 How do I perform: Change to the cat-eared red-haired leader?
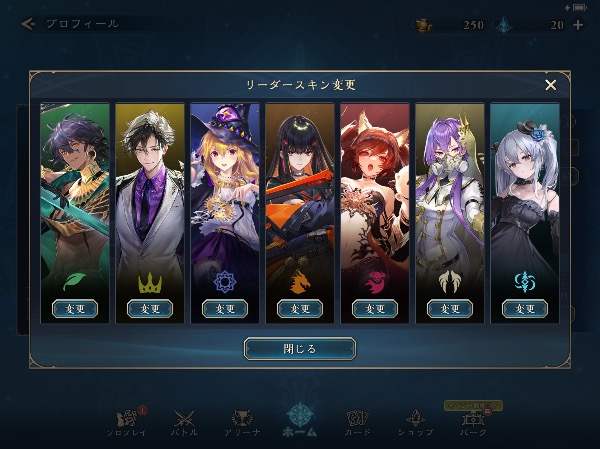[x=375, y=309]
